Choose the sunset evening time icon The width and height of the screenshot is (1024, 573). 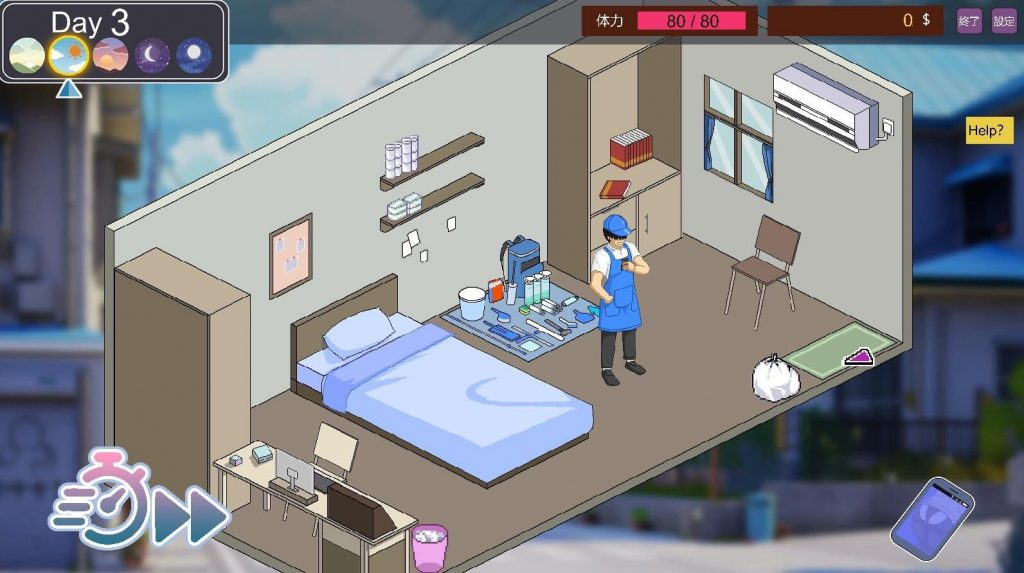click(110, 55)
